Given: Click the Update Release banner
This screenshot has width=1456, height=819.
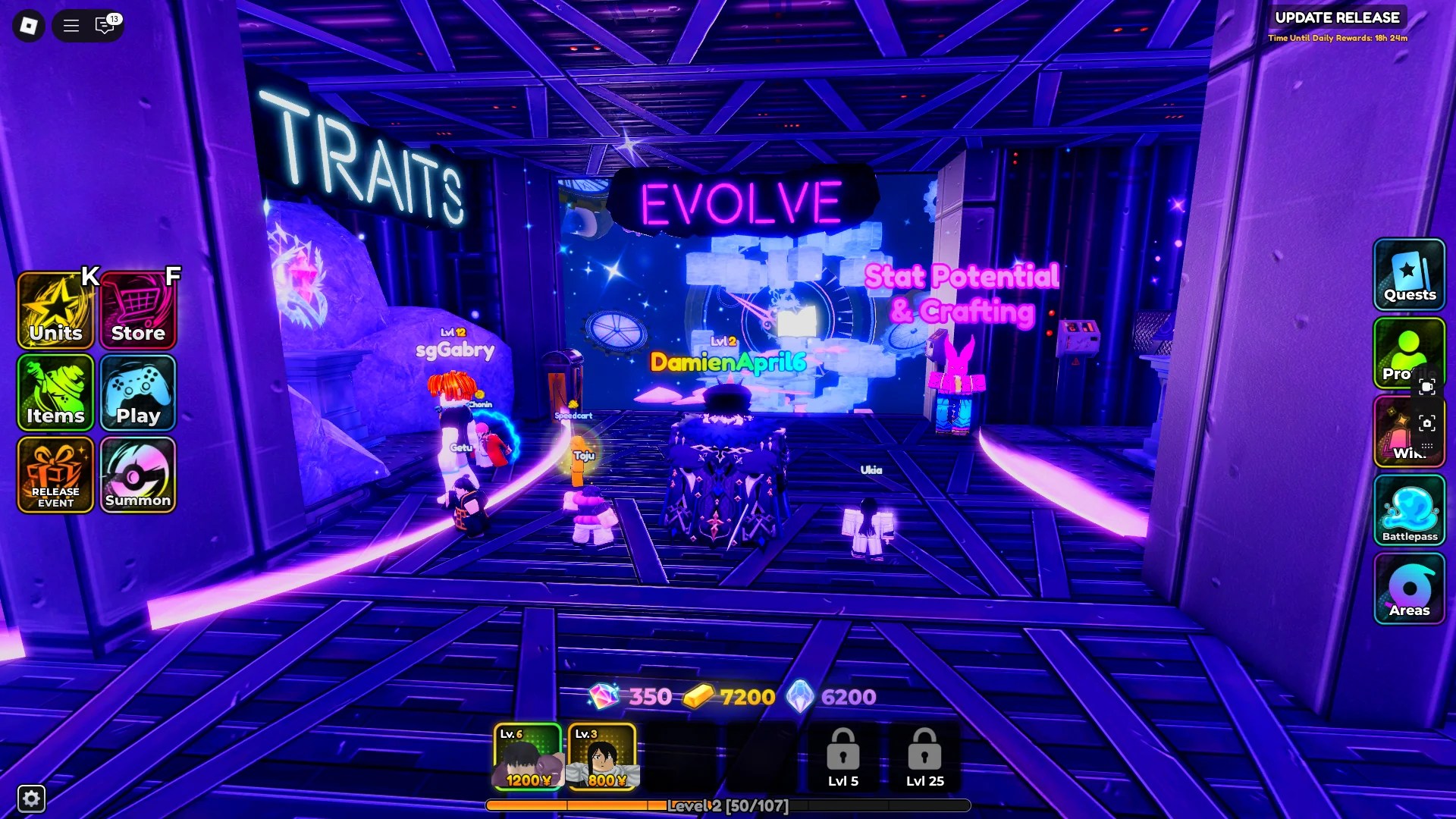Looking at the screenshot, I should click(x=1337, y=17).
